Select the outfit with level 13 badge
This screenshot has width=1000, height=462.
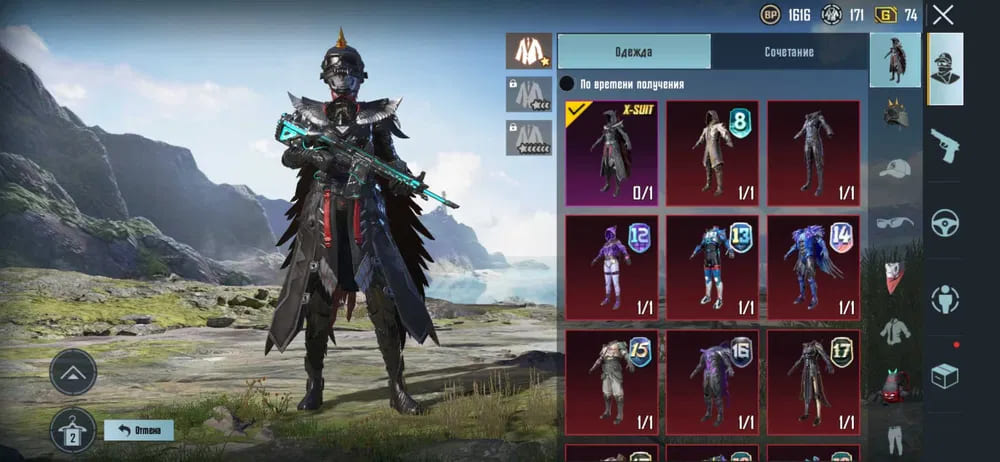712,265
